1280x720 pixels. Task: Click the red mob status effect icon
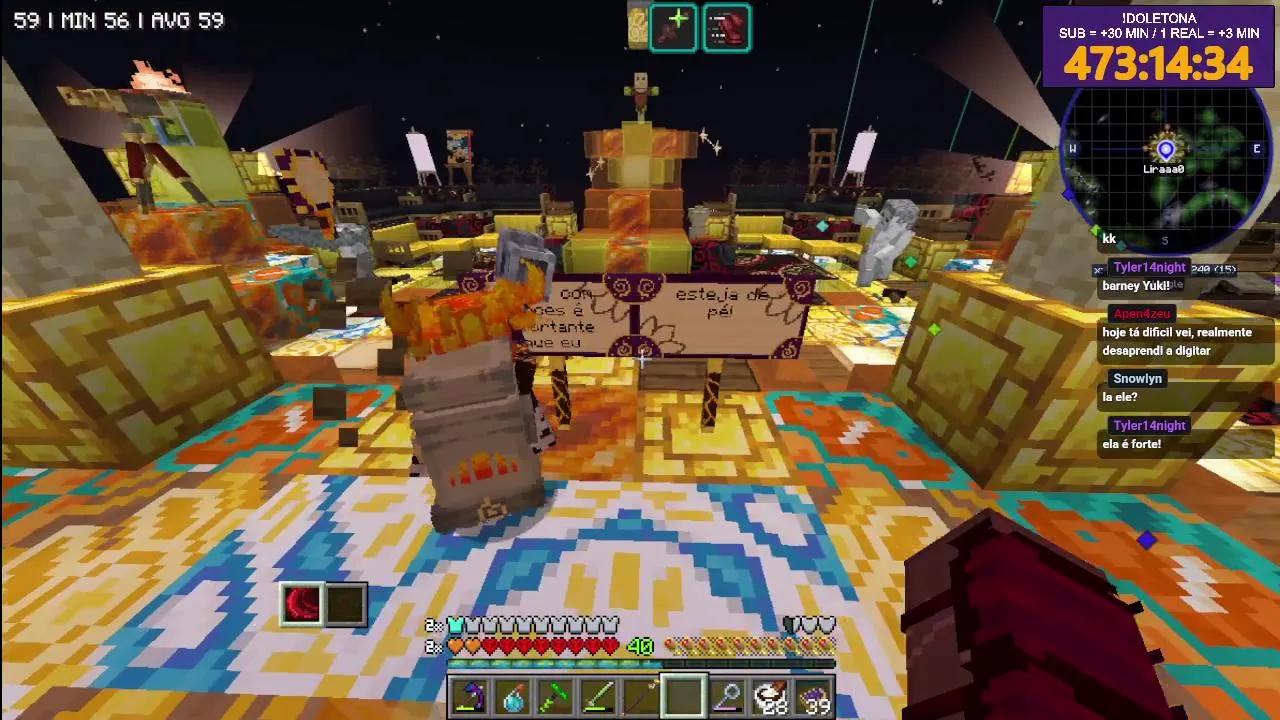pyautogui.click(x=726, y=27)
